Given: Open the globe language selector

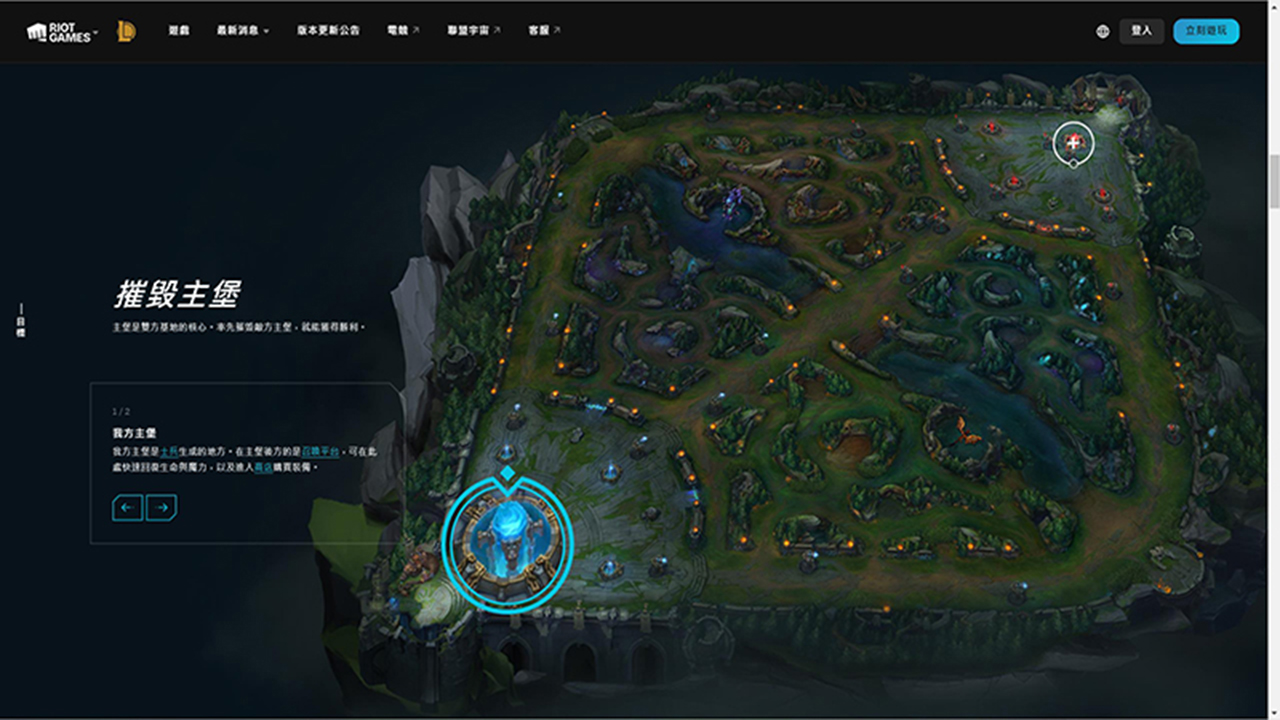Looking at the screenshot, I should click(1102, 31).
